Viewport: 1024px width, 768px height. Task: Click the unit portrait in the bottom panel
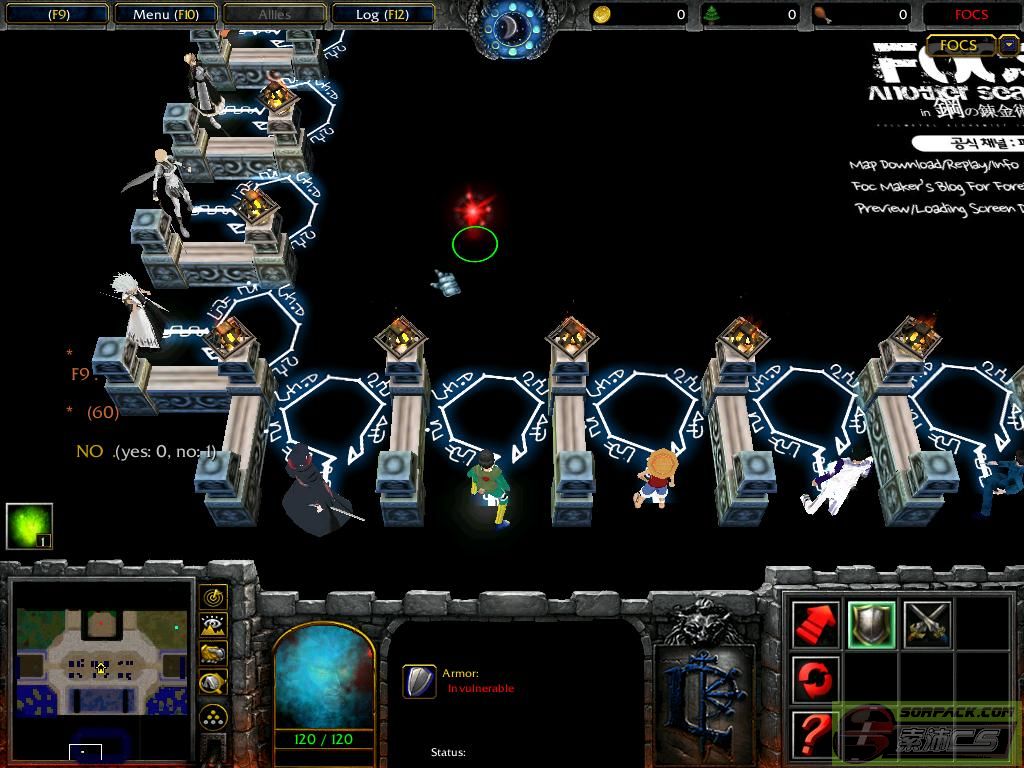pyautogui.click(x=323, y=678)
